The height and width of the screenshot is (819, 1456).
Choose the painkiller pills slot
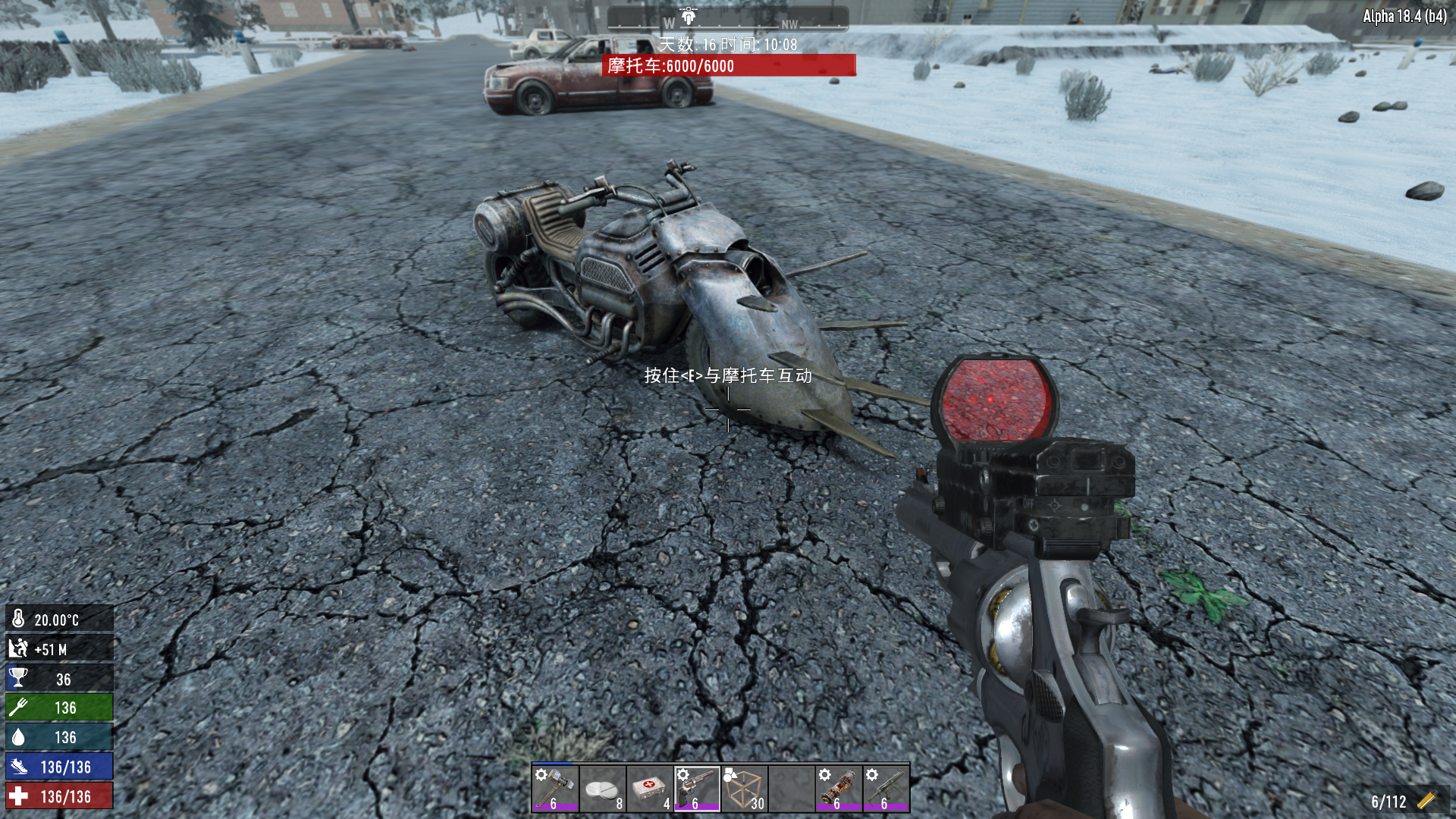[x=602, y=789]
